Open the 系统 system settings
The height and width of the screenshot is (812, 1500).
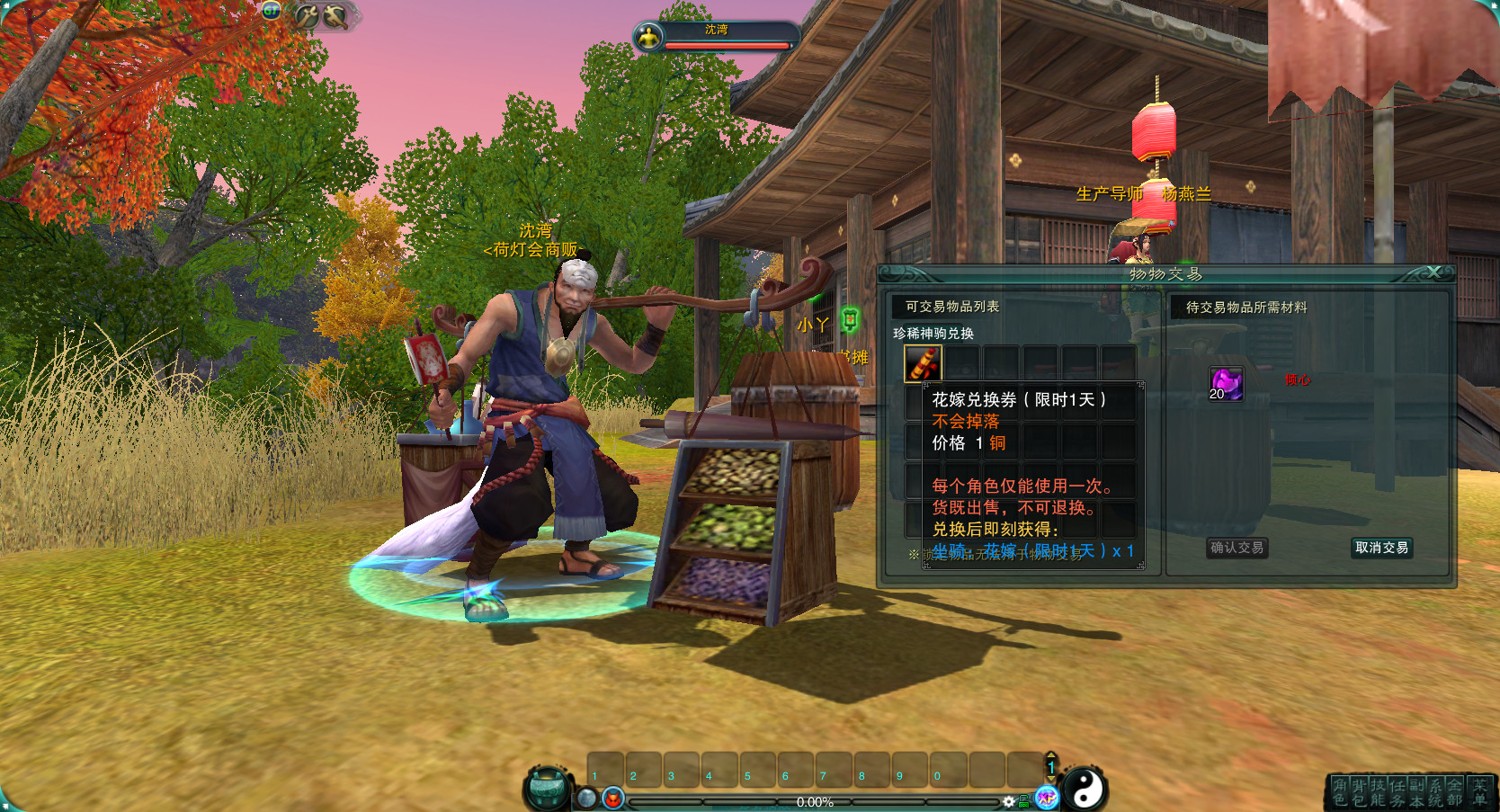tap(1435, 792)
